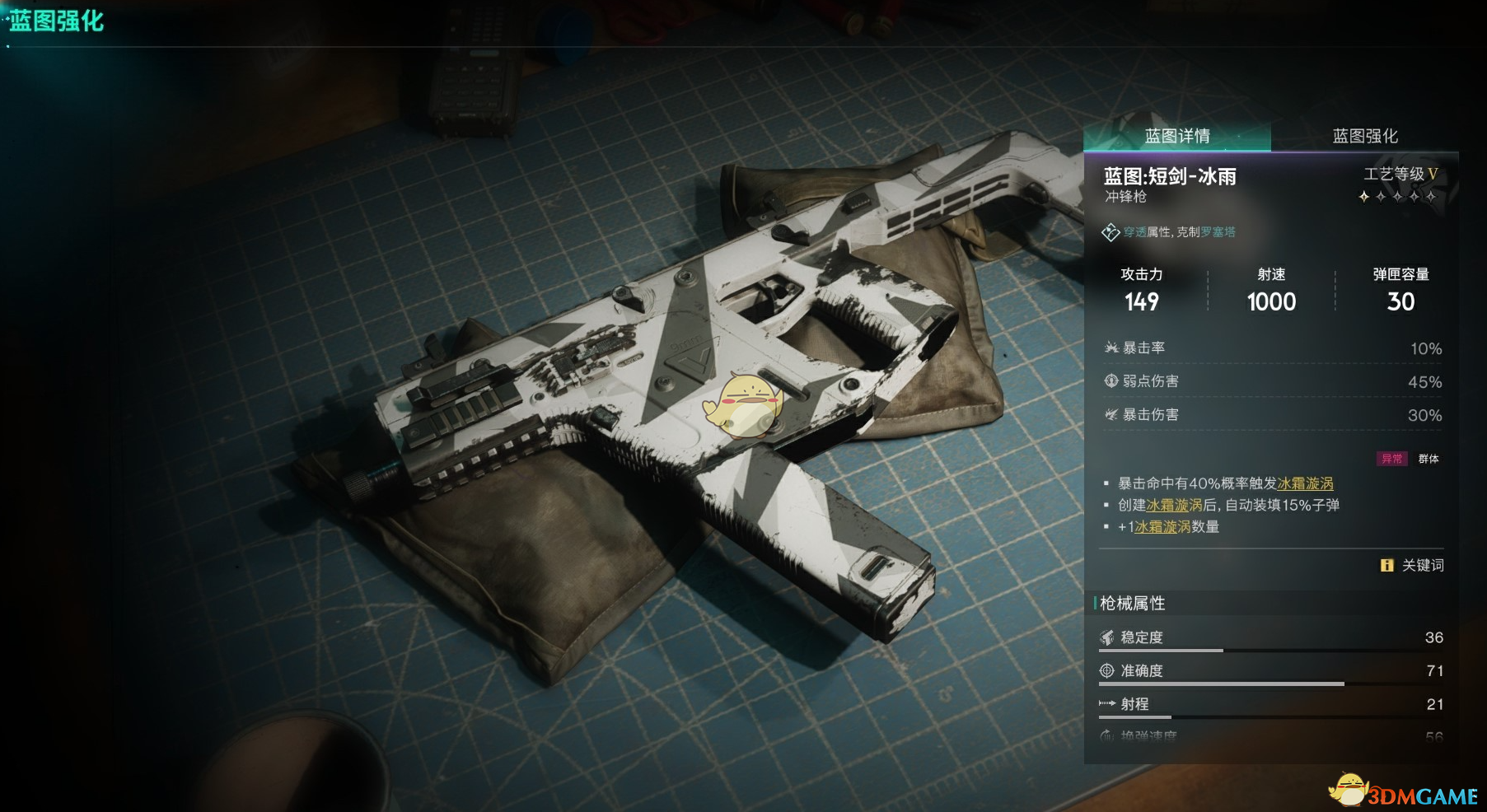1487x812 pixels.
Task: Show the 关键词 keyword info
Action: pyautogui.click(x=1413, y=565)
